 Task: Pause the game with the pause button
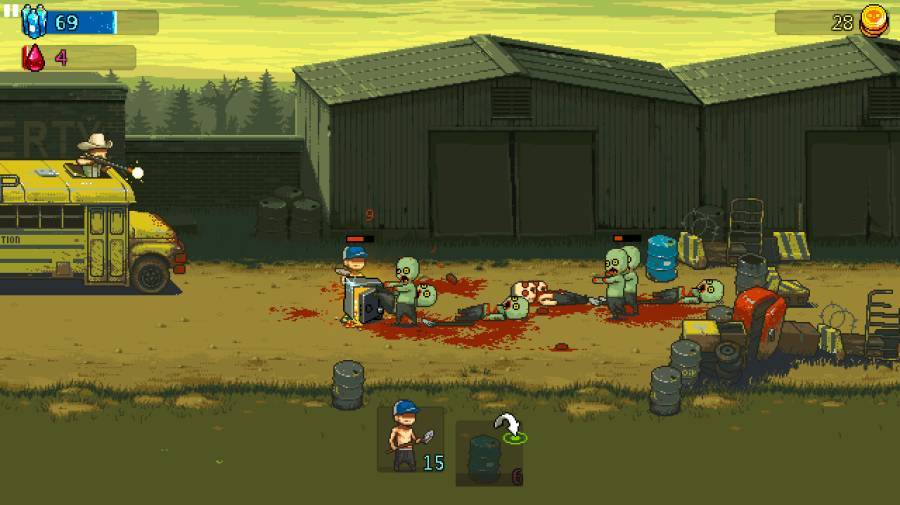coord(11,11)
